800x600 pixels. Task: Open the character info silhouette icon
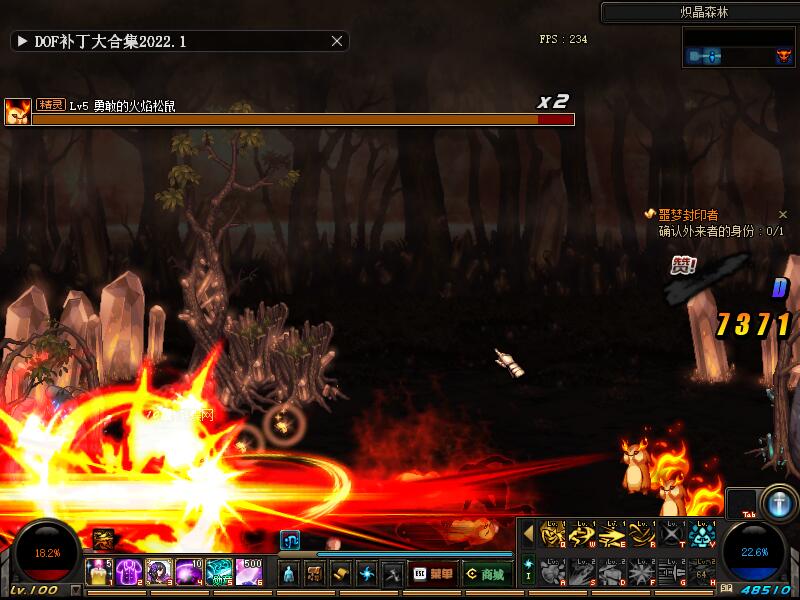[288, 574]
